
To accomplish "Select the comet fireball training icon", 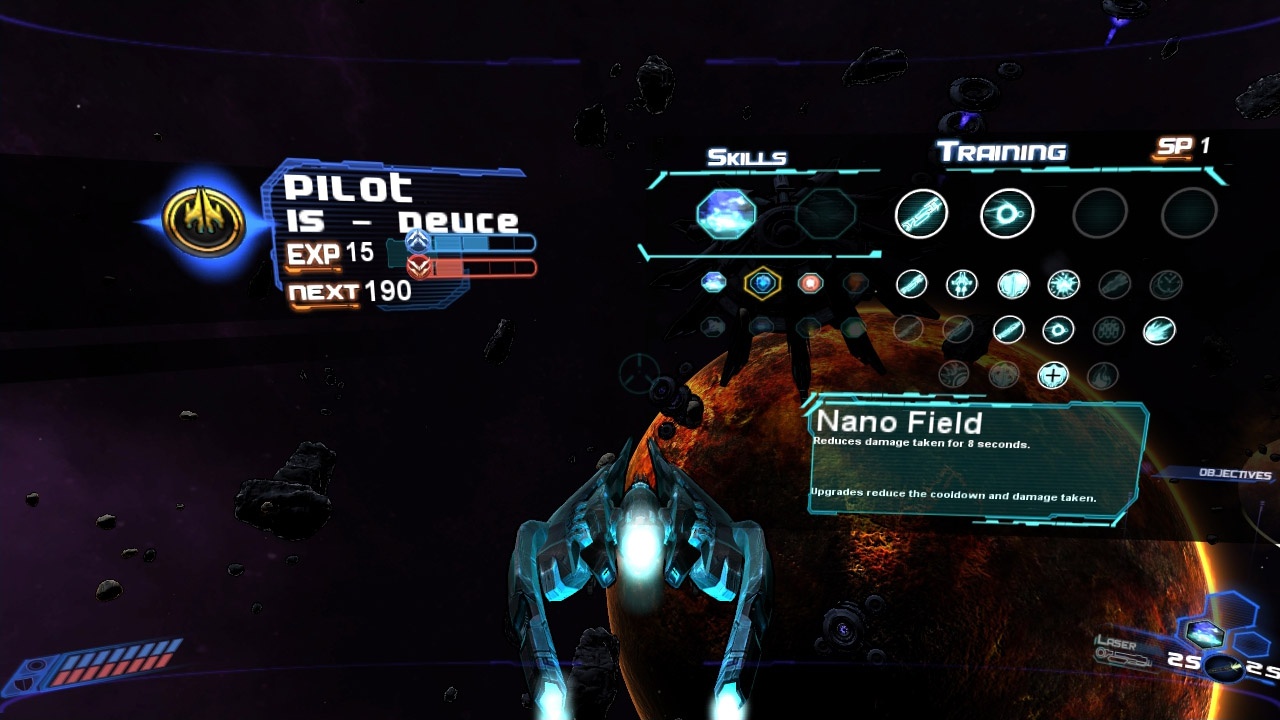I will point(1158,330).
